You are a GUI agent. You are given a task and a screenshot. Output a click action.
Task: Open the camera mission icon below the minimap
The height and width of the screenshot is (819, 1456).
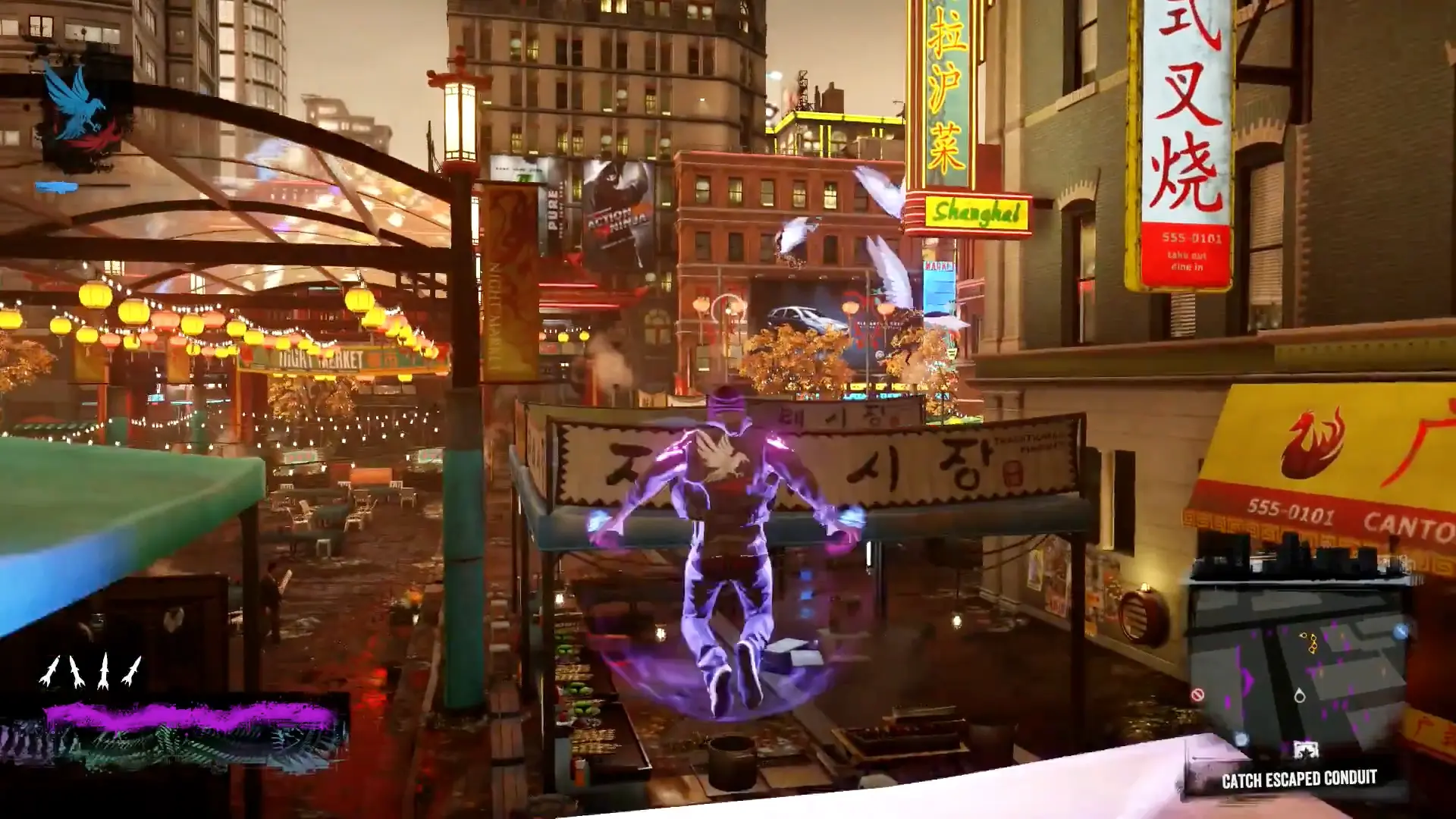pos(1306,749)
